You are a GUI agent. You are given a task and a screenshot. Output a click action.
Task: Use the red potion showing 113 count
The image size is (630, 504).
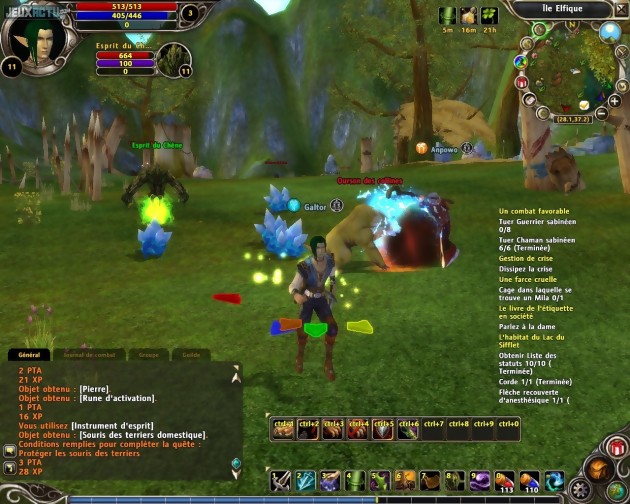pos(505,481)
